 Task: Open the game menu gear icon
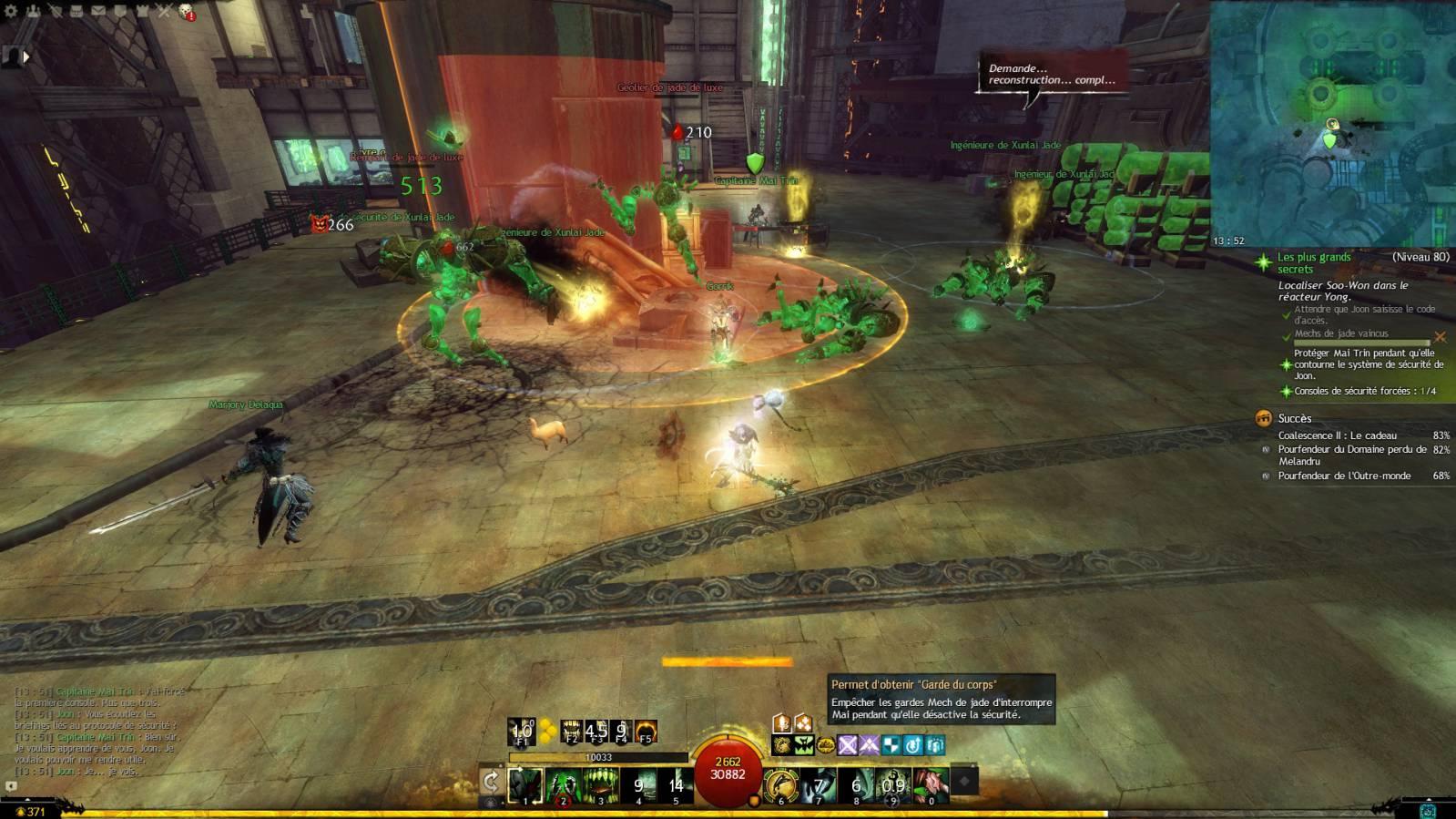(x=12, y=11)
